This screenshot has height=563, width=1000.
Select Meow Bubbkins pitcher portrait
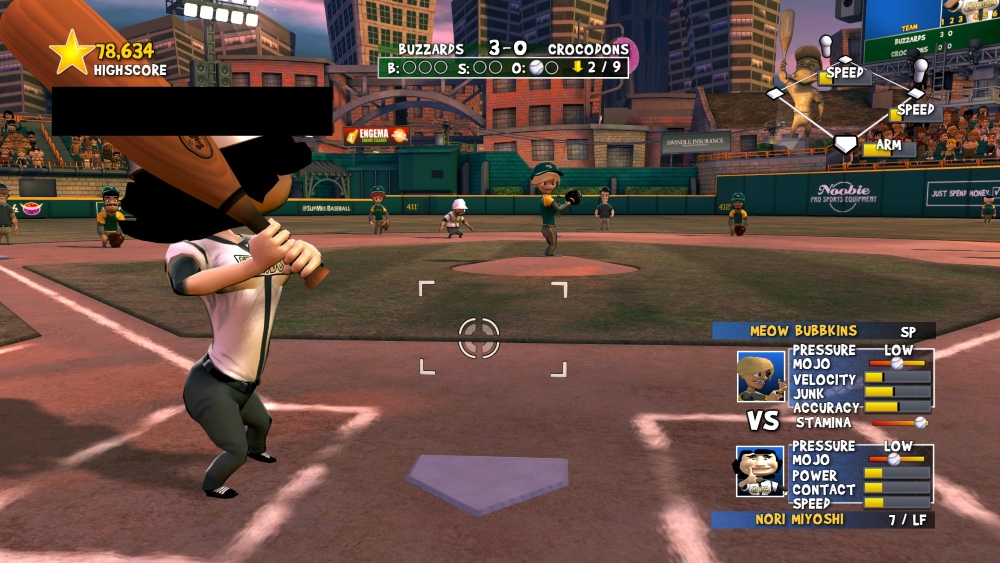761,376
